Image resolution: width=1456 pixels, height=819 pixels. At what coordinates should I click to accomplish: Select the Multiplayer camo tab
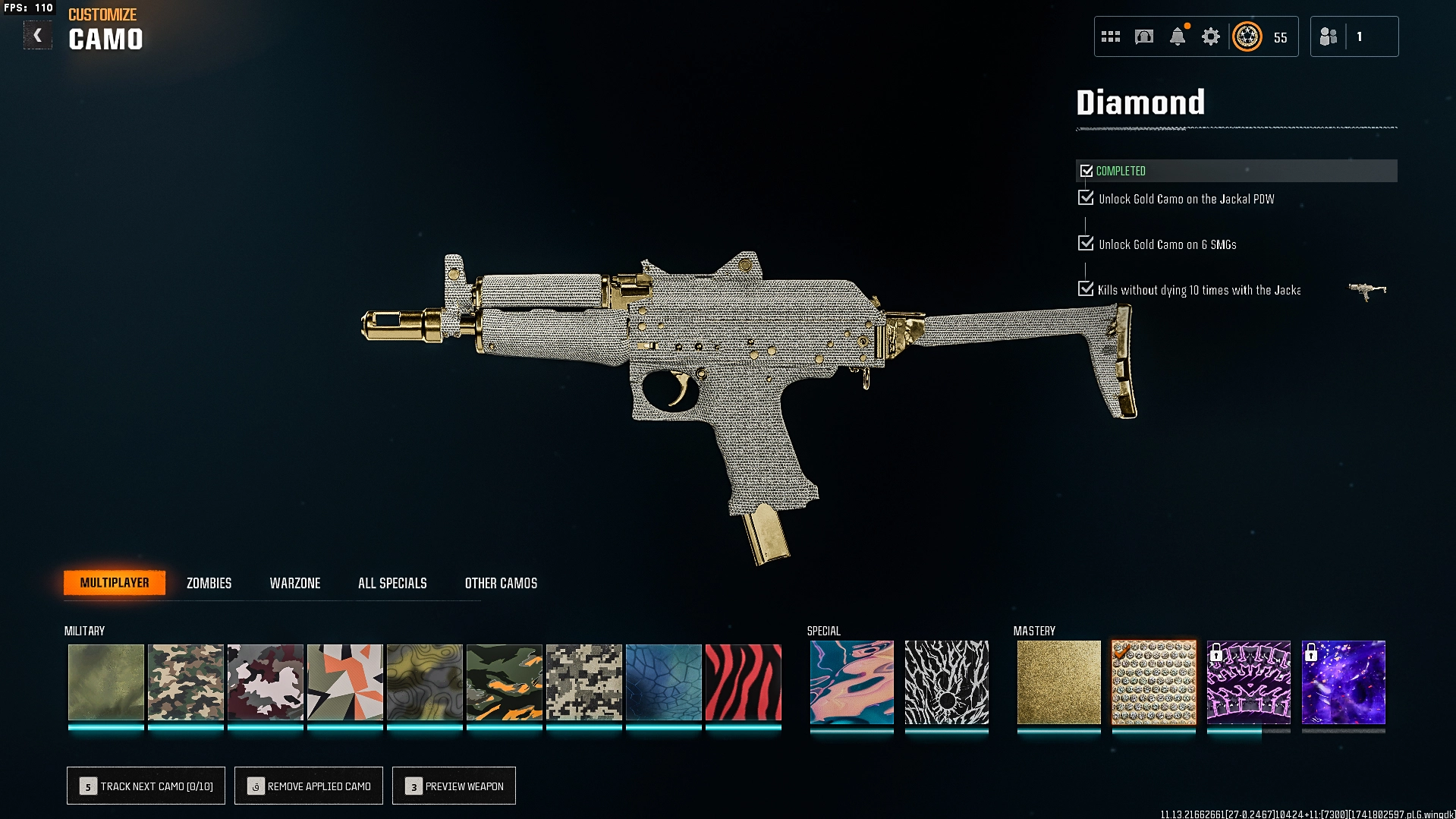[x=115, y=583]
